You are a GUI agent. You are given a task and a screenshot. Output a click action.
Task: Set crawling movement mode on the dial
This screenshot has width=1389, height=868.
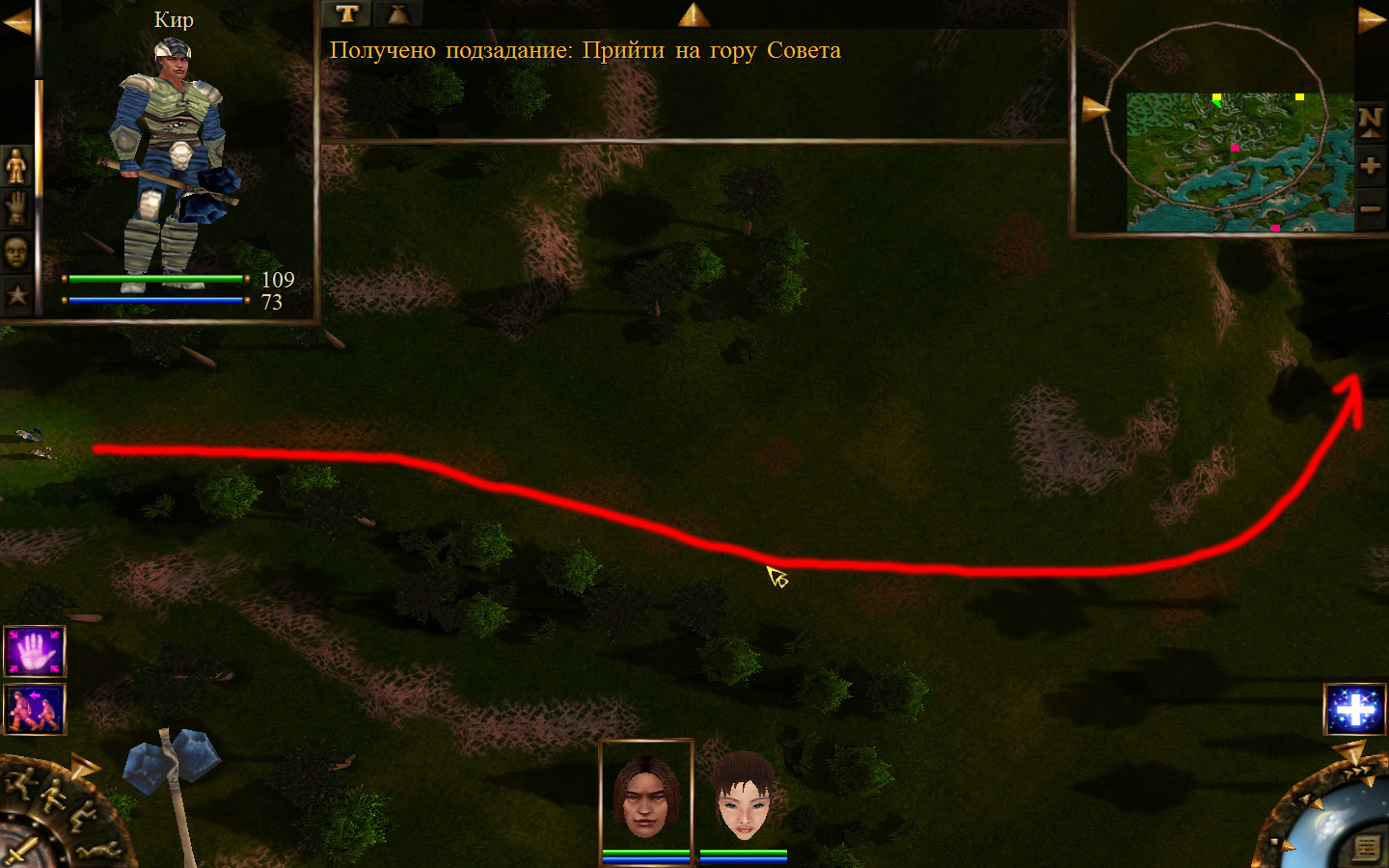pos(98,851)
